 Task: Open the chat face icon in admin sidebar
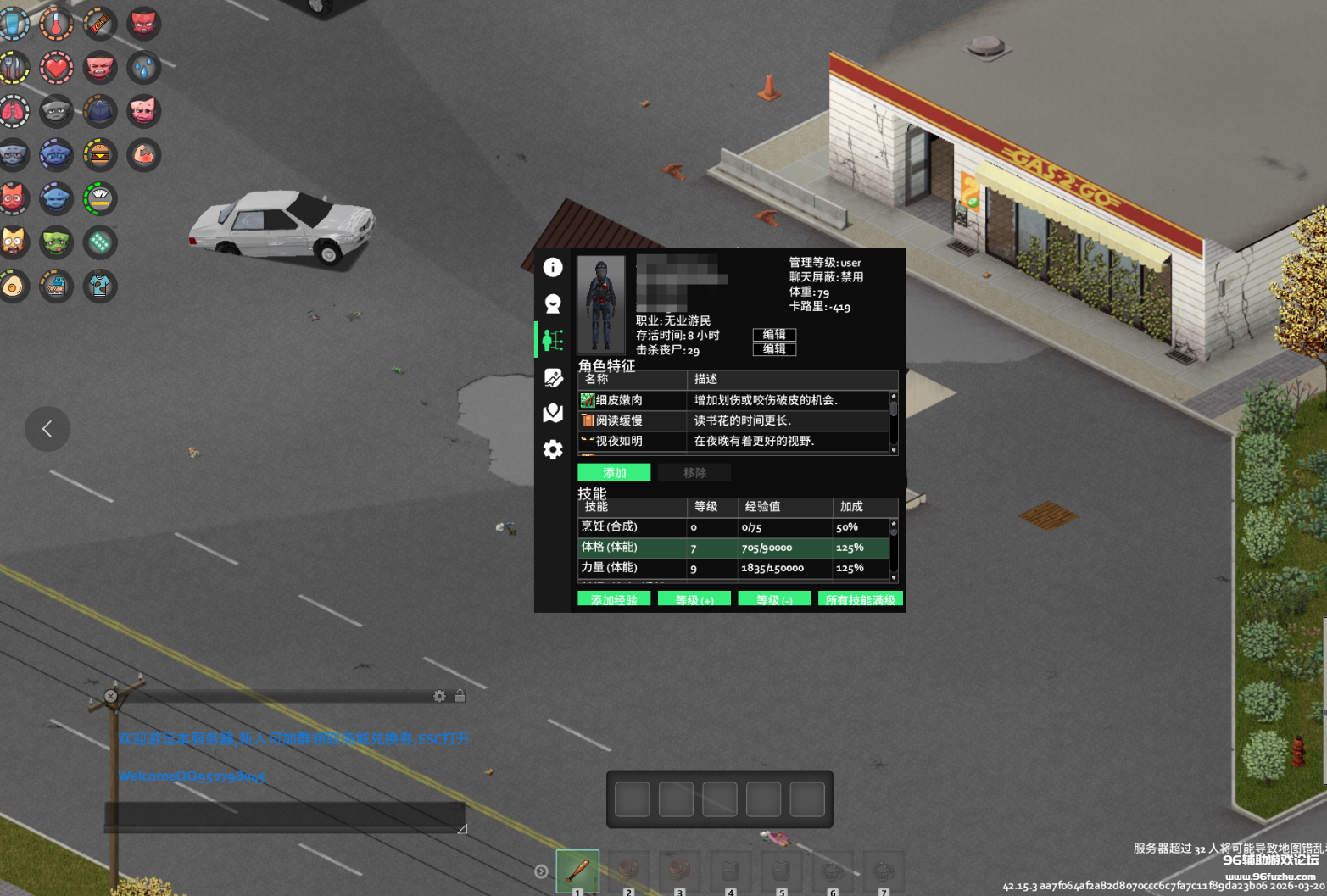tap(553, 303)
